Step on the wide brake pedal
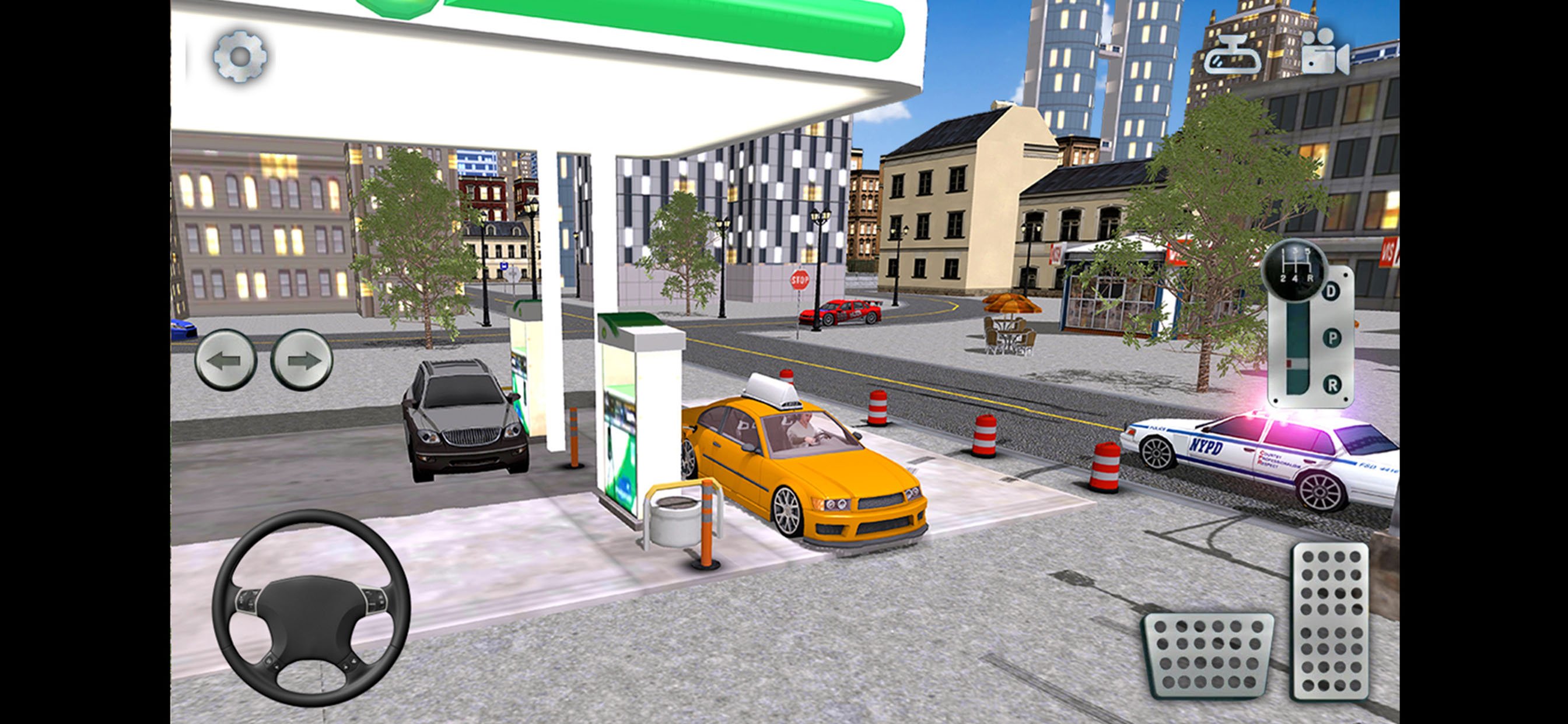Viewport: 1568px width, 724px height. tap(1207, 655)
